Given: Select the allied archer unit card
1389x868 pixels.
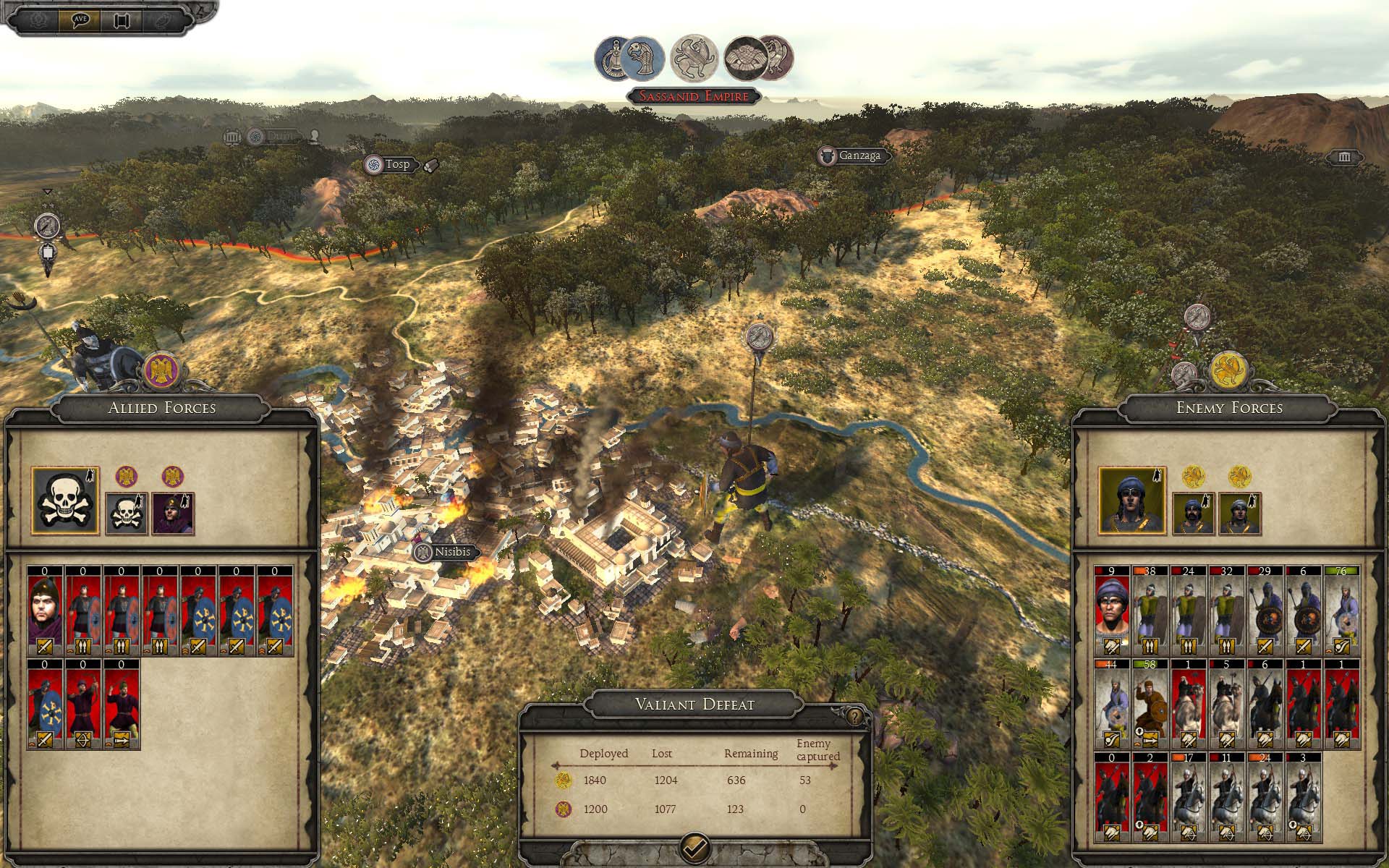Looking at the screenshot, I should coord(83,704).
